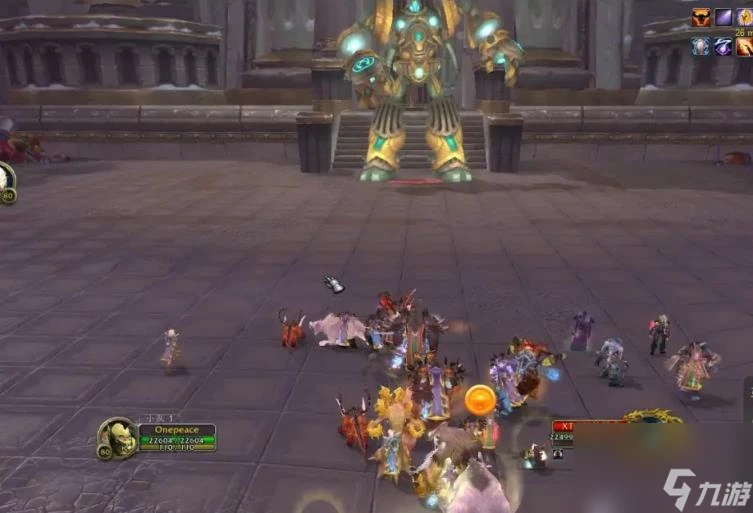This screenshot has height=513, width=753.
Task: Click the small debuff icon under XT frame
Action: pos(557,452)
